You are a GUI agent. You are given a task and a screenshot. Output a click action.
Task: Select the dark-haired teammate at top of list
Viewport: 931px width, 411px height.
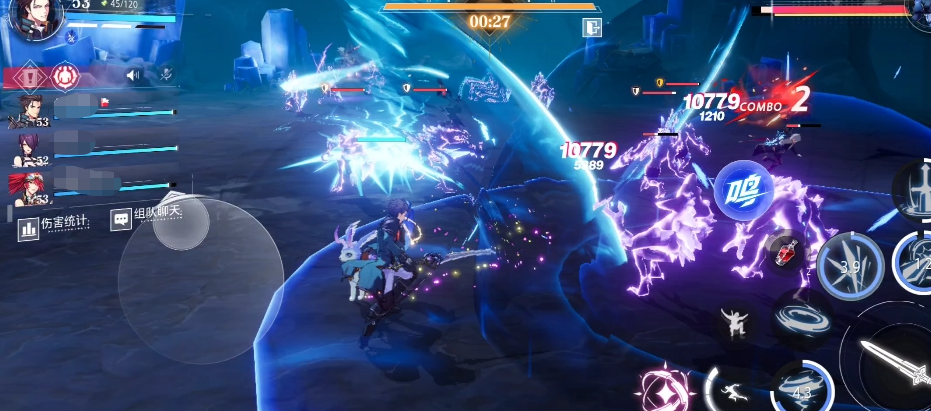pyautogui.click(x=29, y=110)
